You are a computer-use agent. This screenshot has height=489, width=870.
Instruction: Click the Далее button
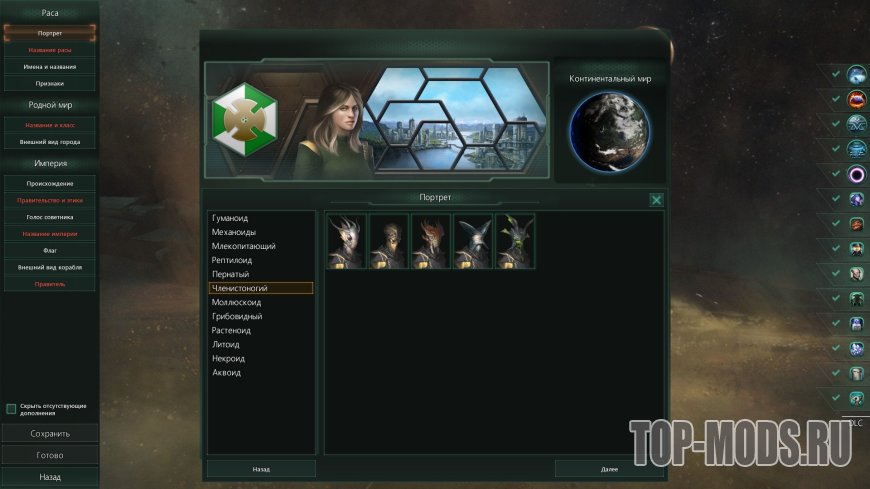[609, 468]
